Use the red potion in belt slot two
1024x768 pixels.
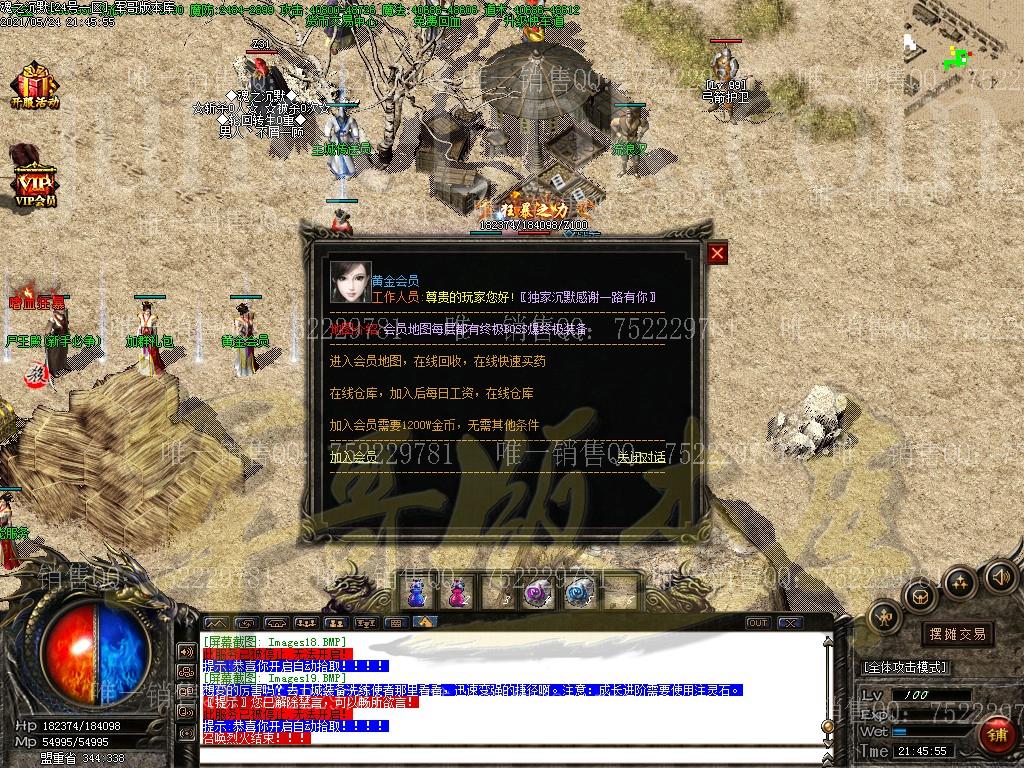[x=457, y=593]
